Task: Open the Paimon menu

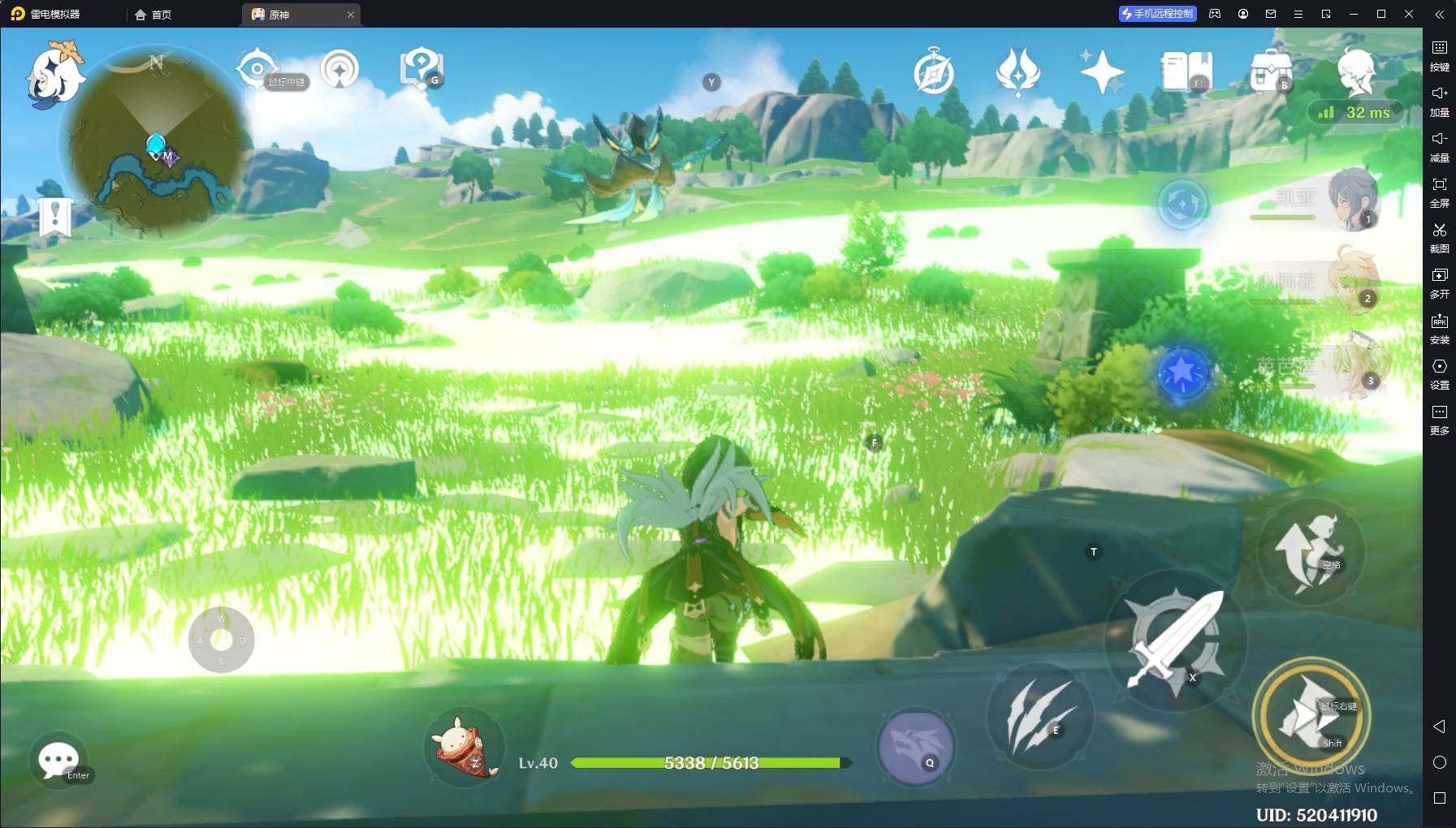Action: 55,75
